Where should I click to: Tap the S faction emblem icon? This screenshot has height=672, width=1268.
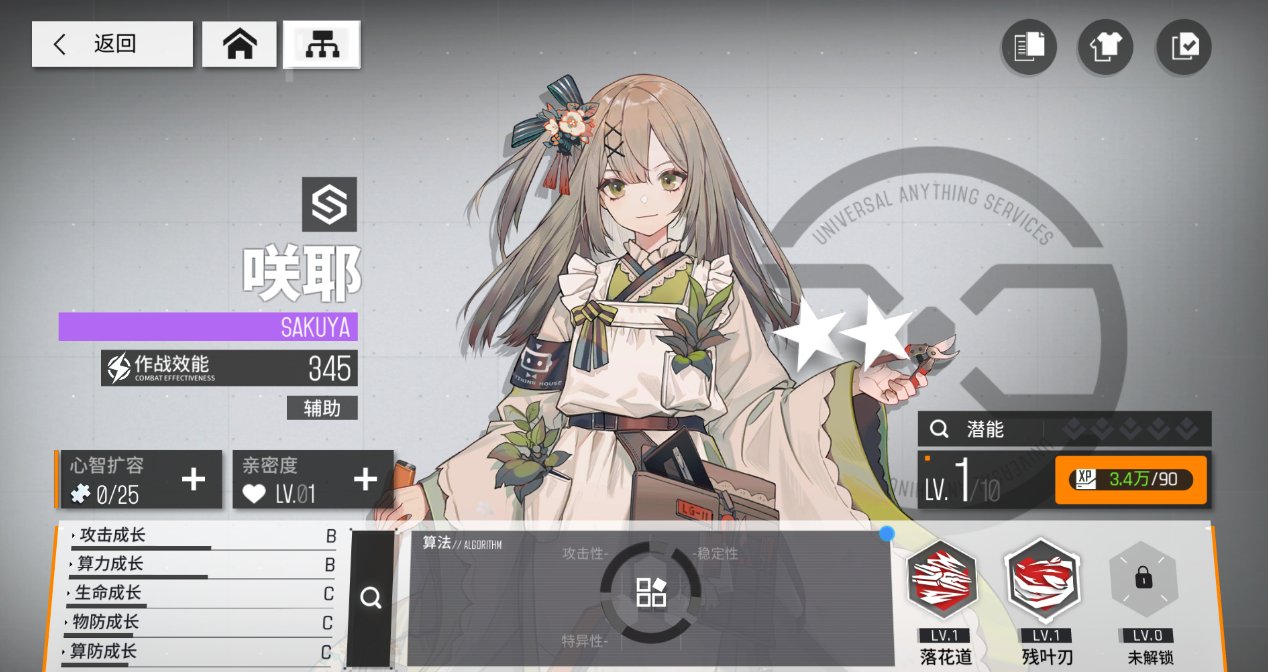click(x=329, y=205)
